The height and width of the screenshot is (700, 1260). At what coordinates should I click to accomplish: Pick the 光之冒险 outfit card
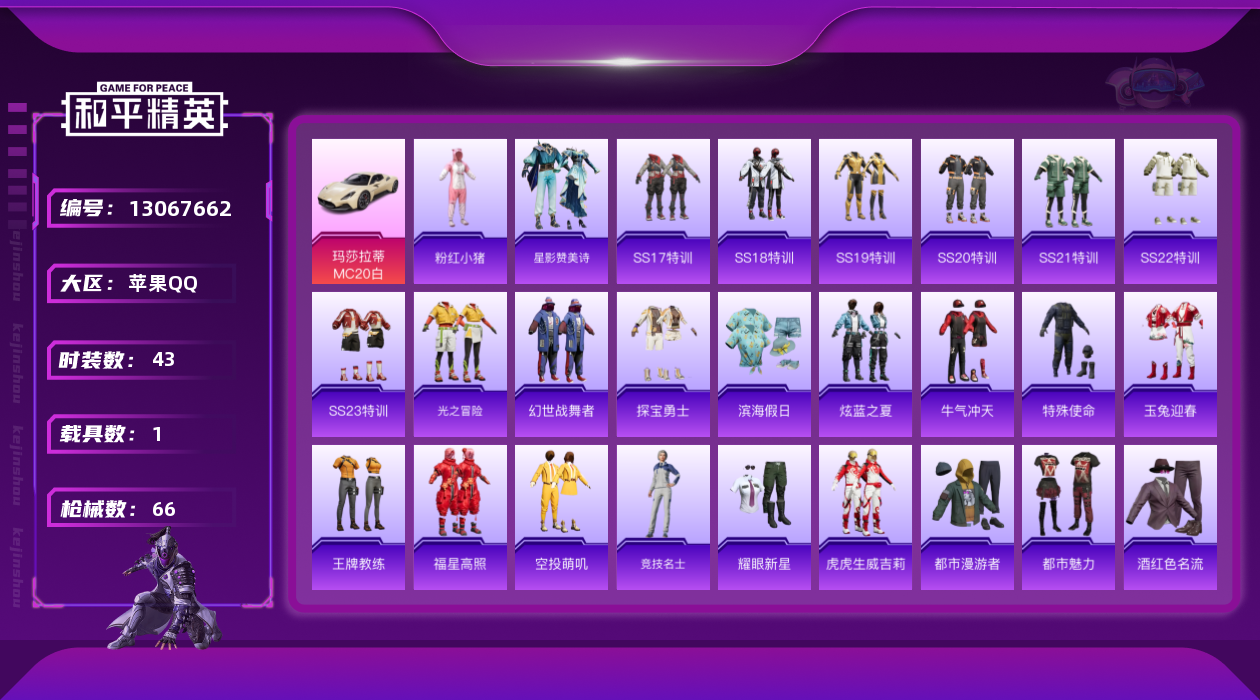tap(460, 364)
